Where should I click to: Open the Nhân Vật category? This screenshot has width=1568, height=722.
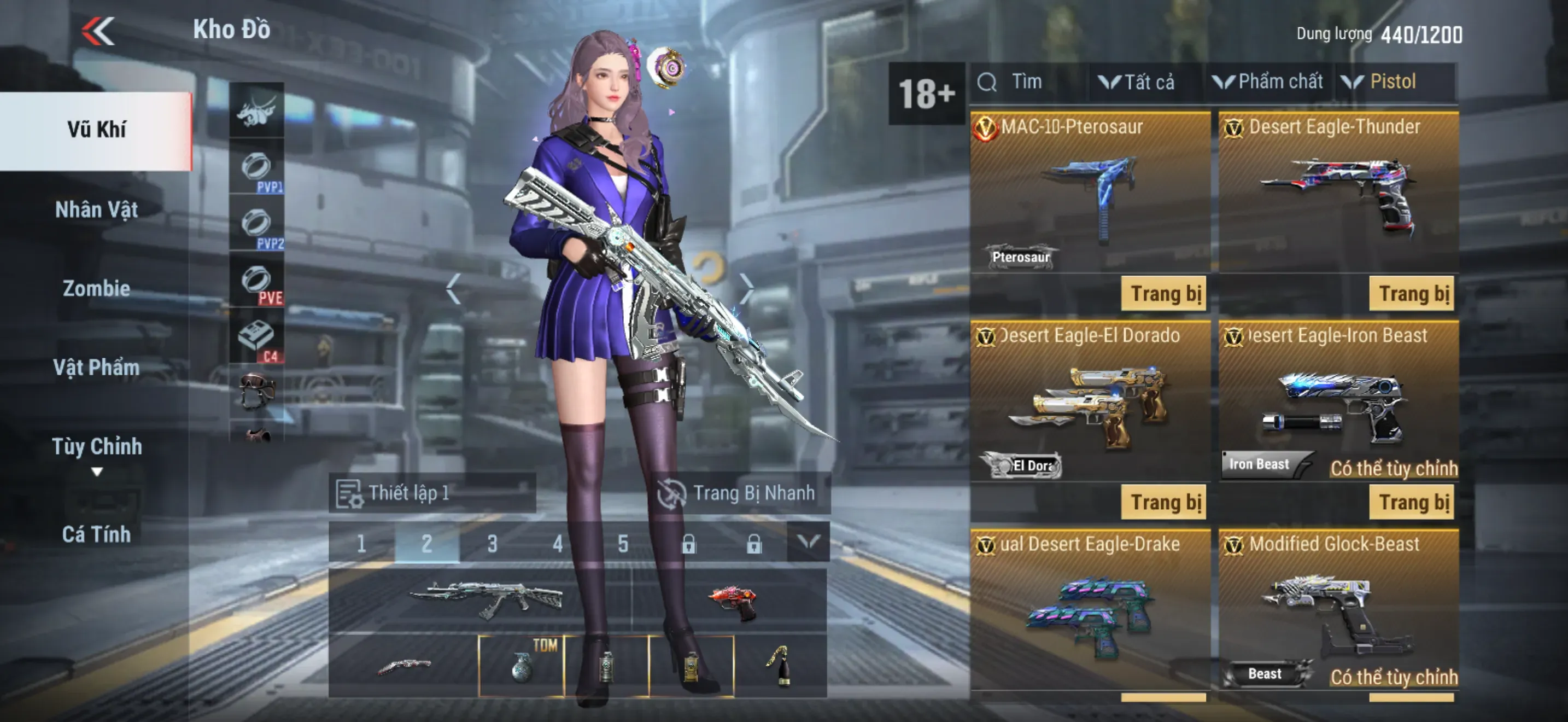pos(96,210)
